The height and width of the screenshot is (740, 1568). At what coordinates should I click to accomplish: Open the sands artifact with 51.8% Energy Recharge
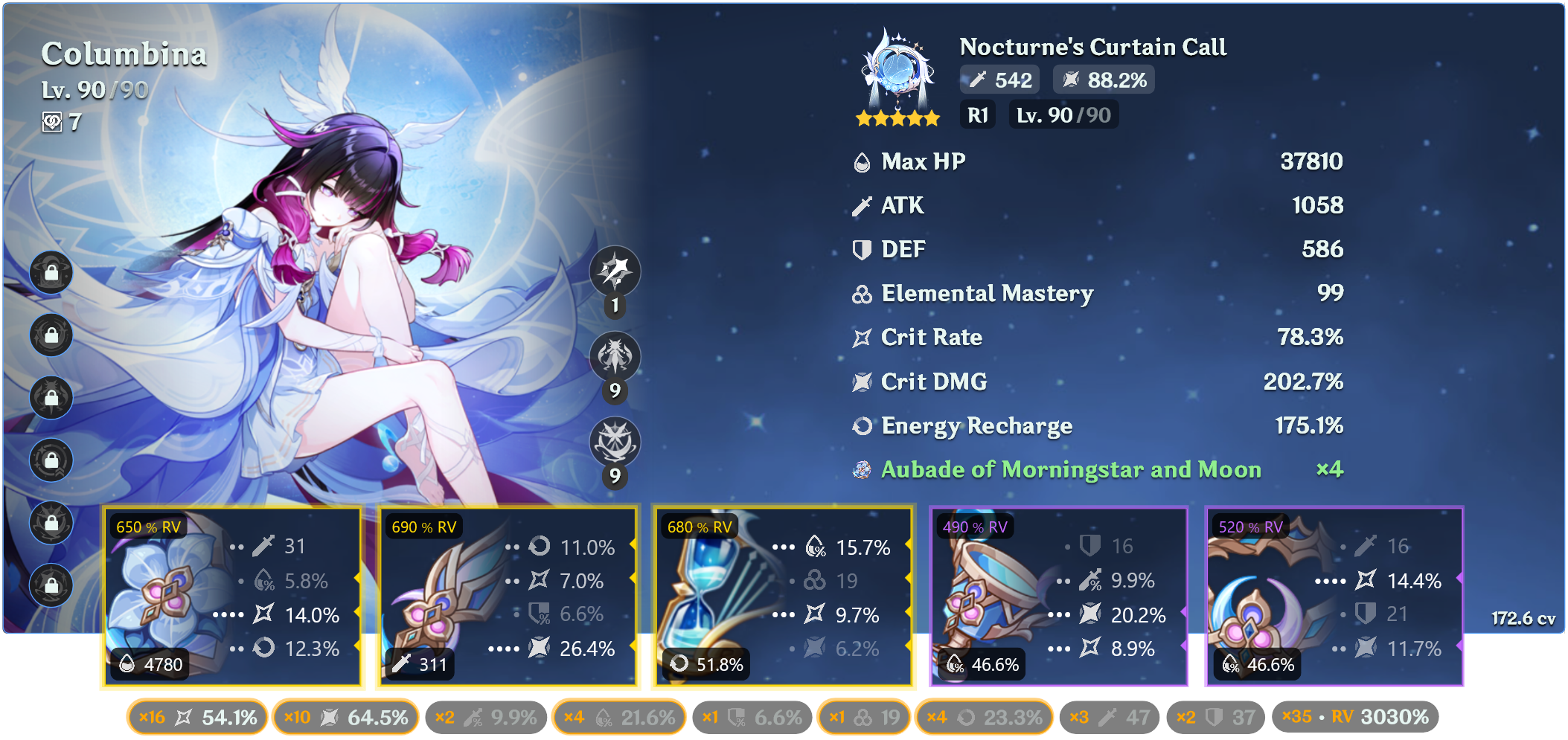coord(783,597)
